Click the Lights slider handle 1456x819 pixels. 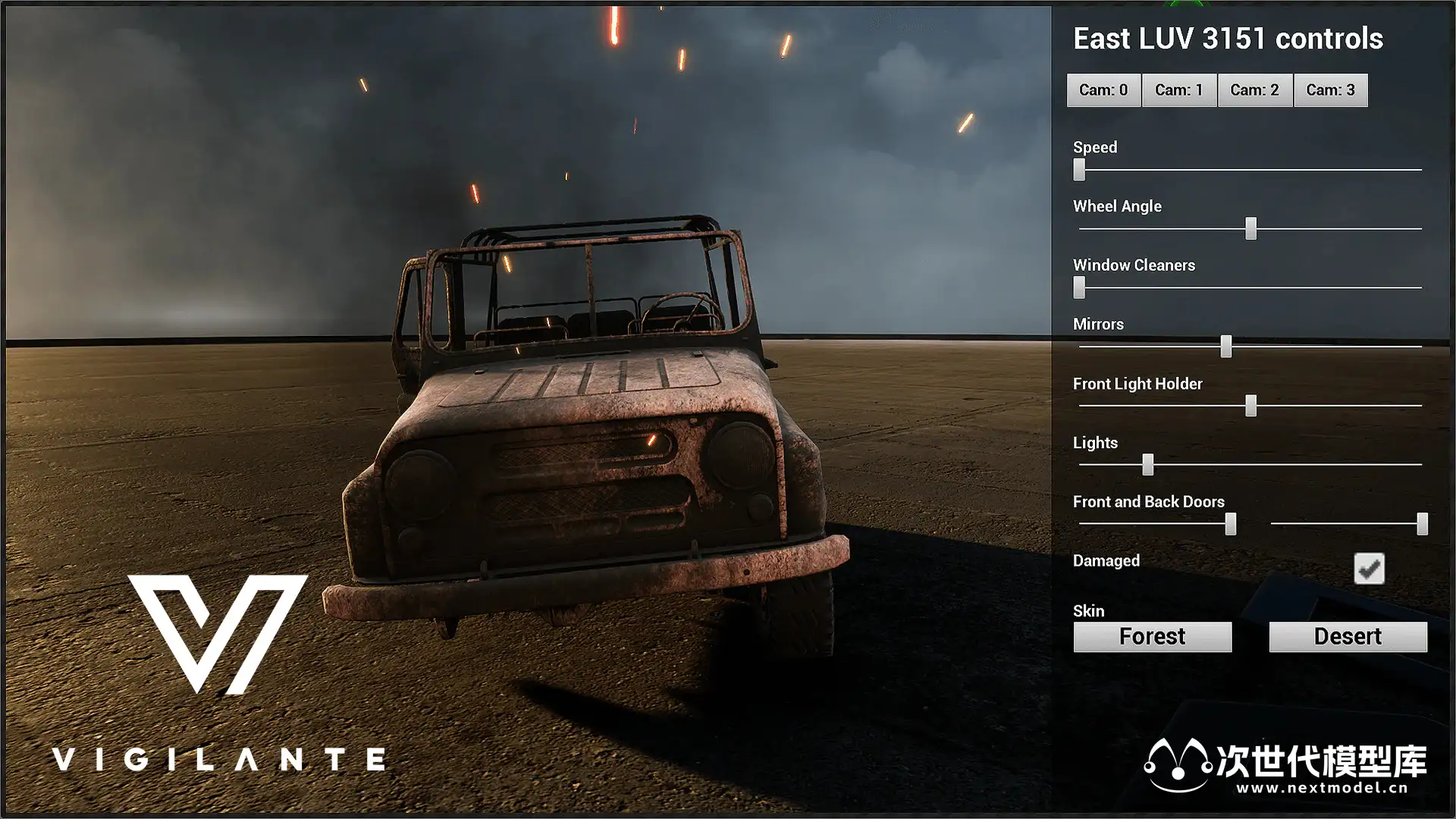click(x=1147, y=464)
